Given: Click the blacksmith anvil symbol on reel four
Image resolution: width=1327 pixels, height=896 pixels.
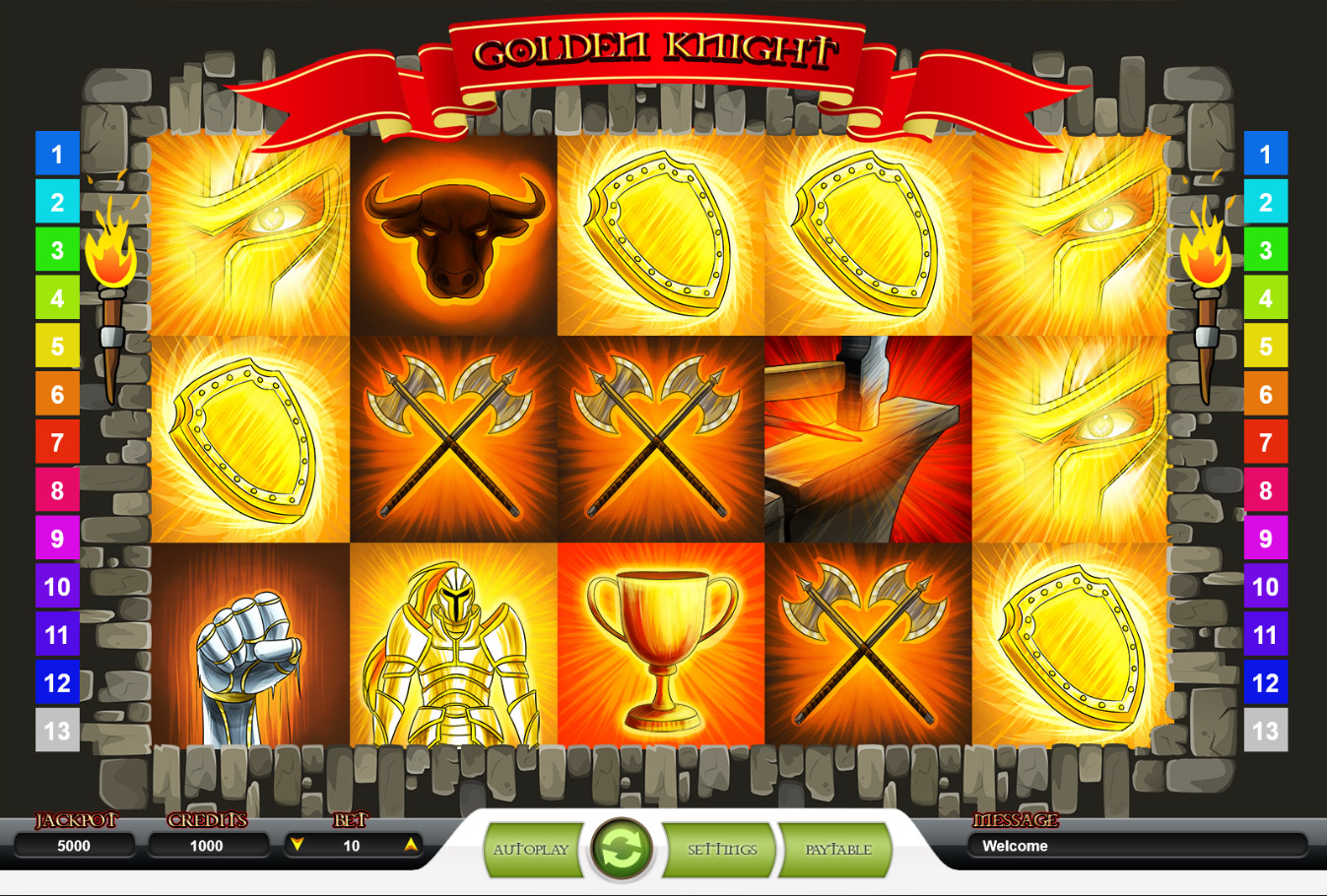Looking at the screenshot, I should [862, 438].
